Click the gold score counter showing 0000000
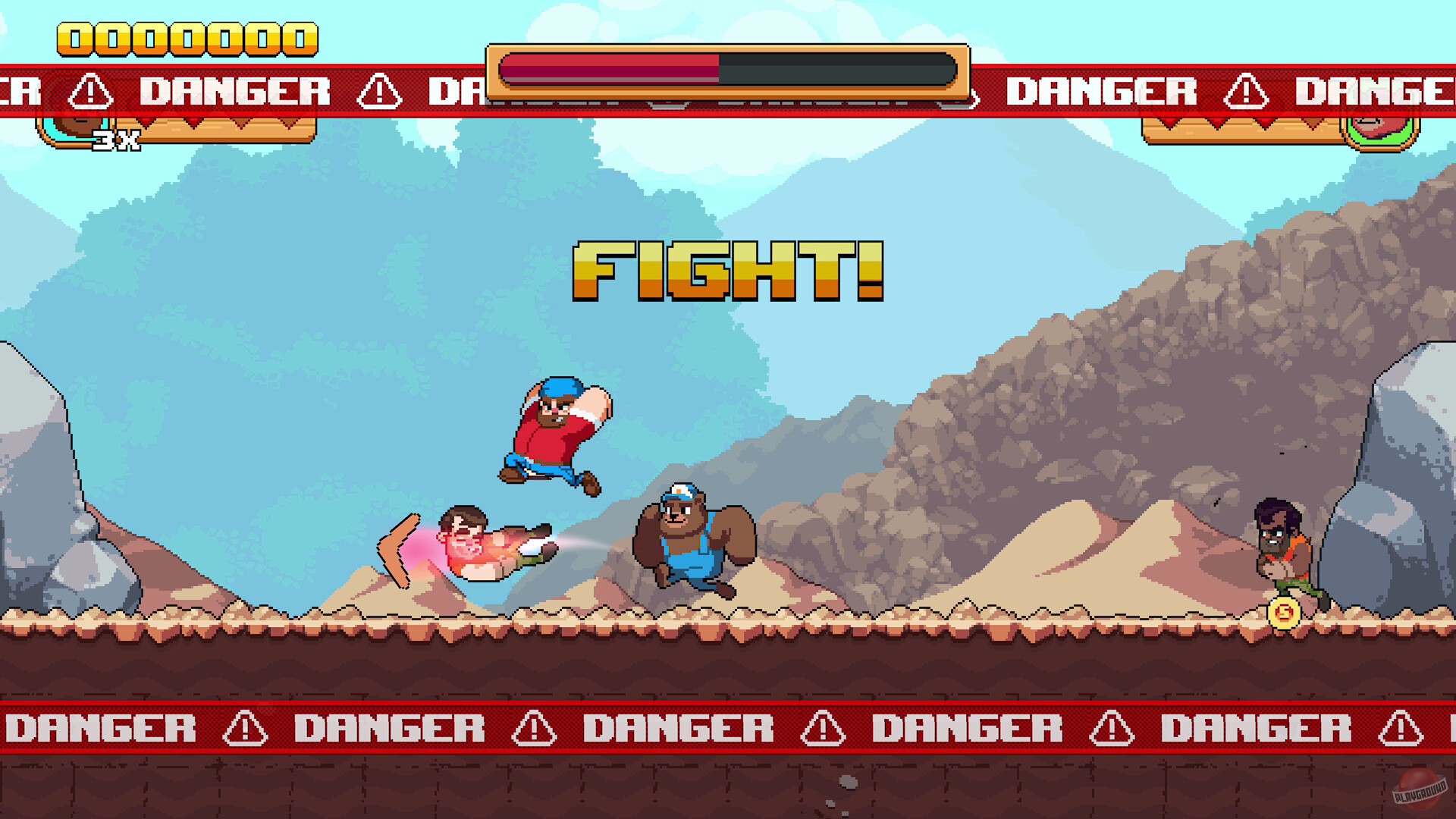The height and width of the screenshot is (819, 1456). (186, 36)
